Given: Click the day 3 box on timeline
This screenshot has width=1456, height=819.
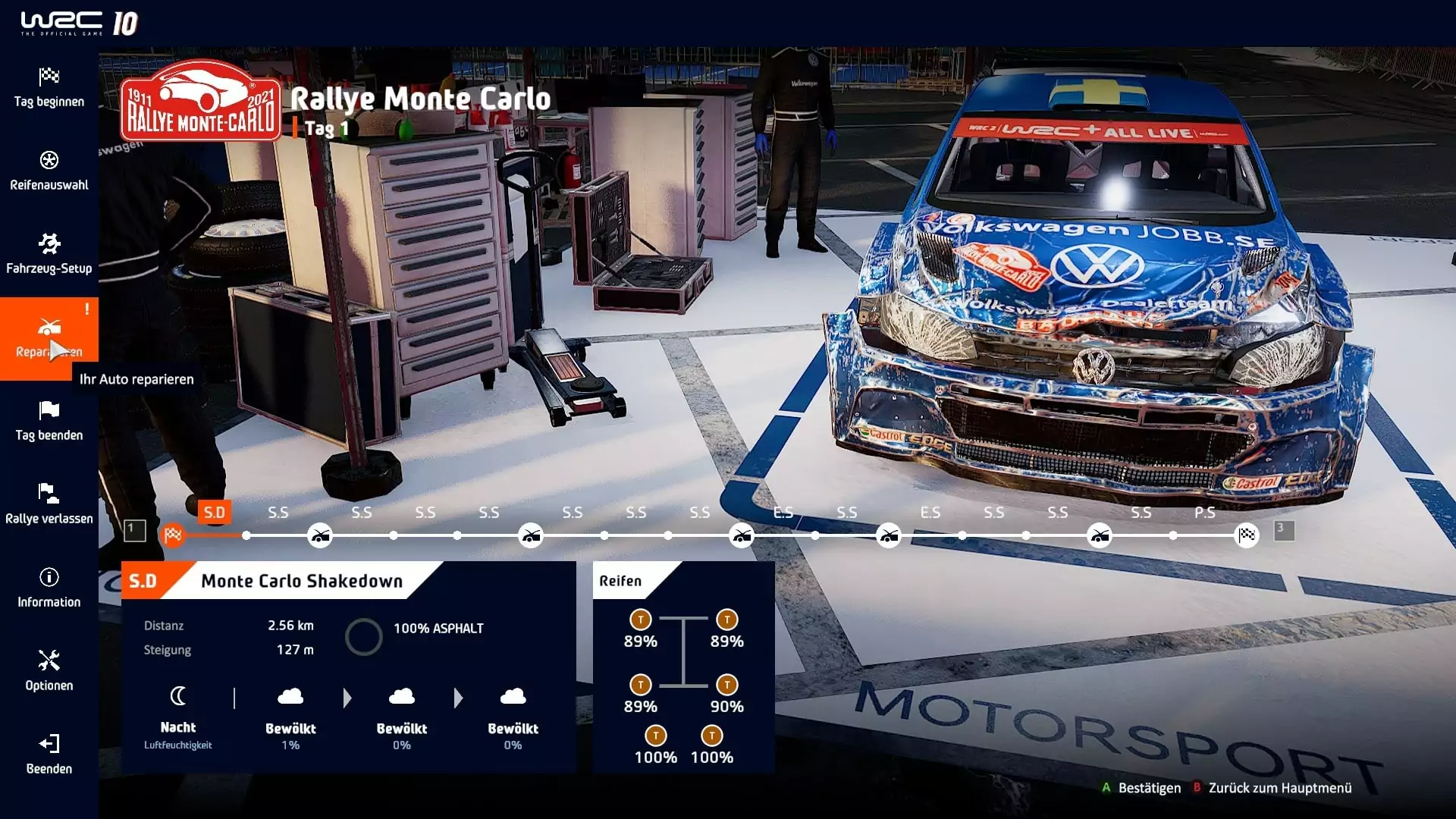Looking at the screenshot, I should 1284,530.
